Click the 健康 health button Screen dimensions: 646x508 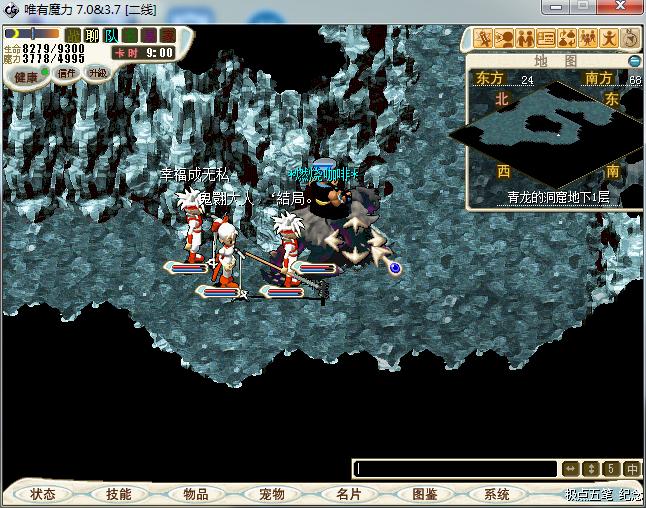click(26, 77)
